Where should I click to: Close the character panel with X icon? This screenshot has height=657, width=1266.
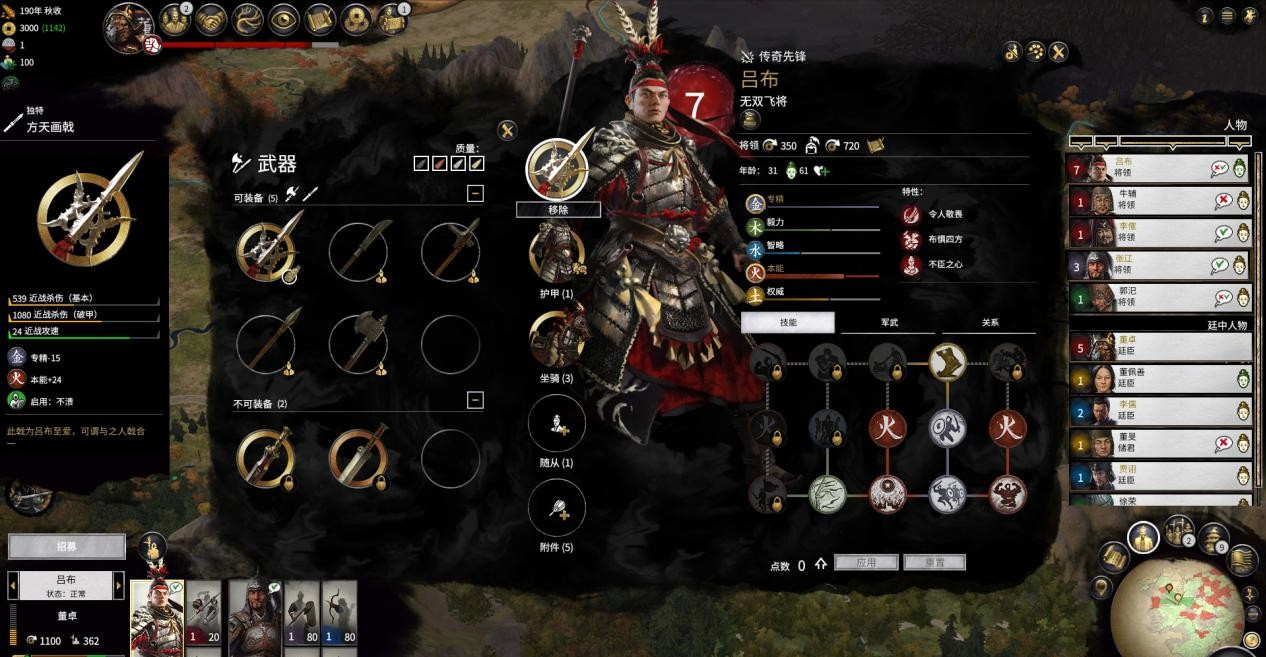[x=1059, y=52]
